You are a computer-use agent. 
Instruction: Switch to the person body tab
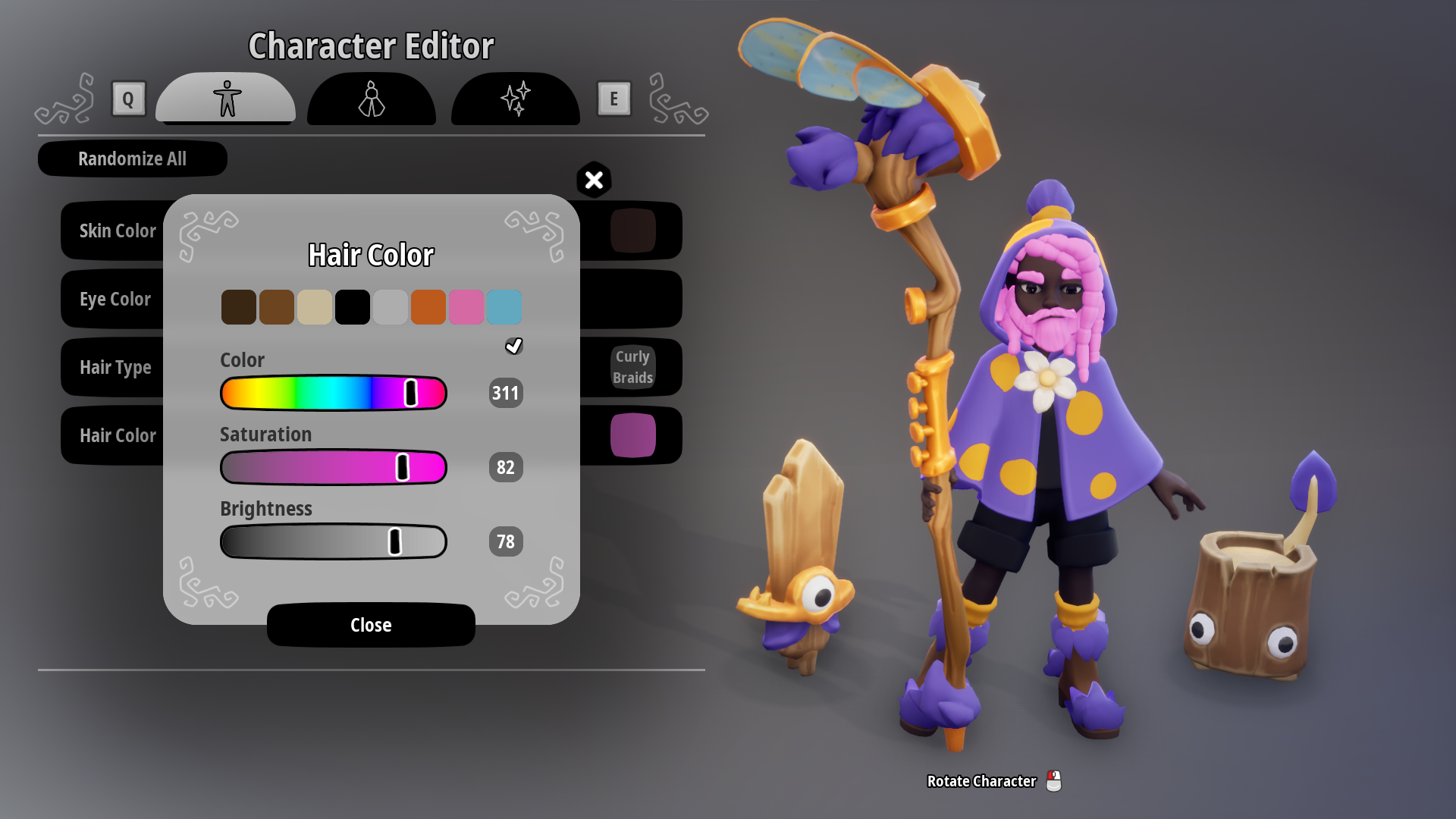(x=224, y=99)
